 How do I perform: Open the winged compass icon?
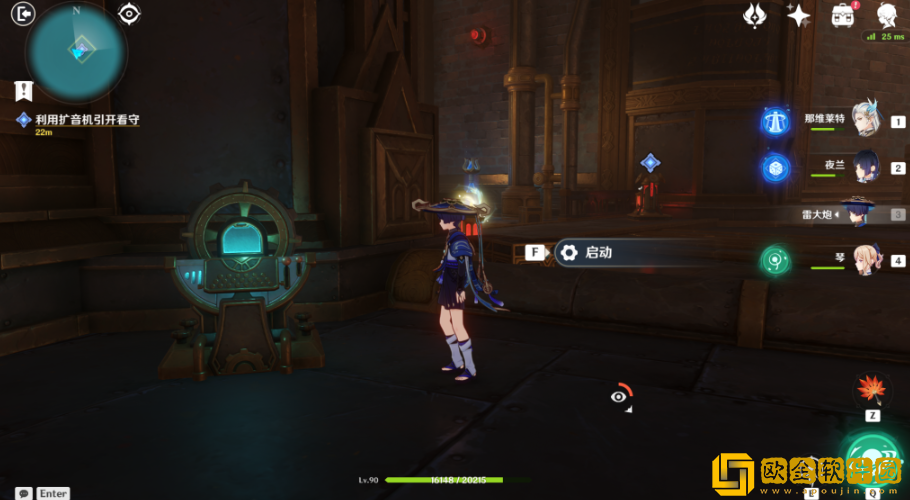(x=755, y=15)
